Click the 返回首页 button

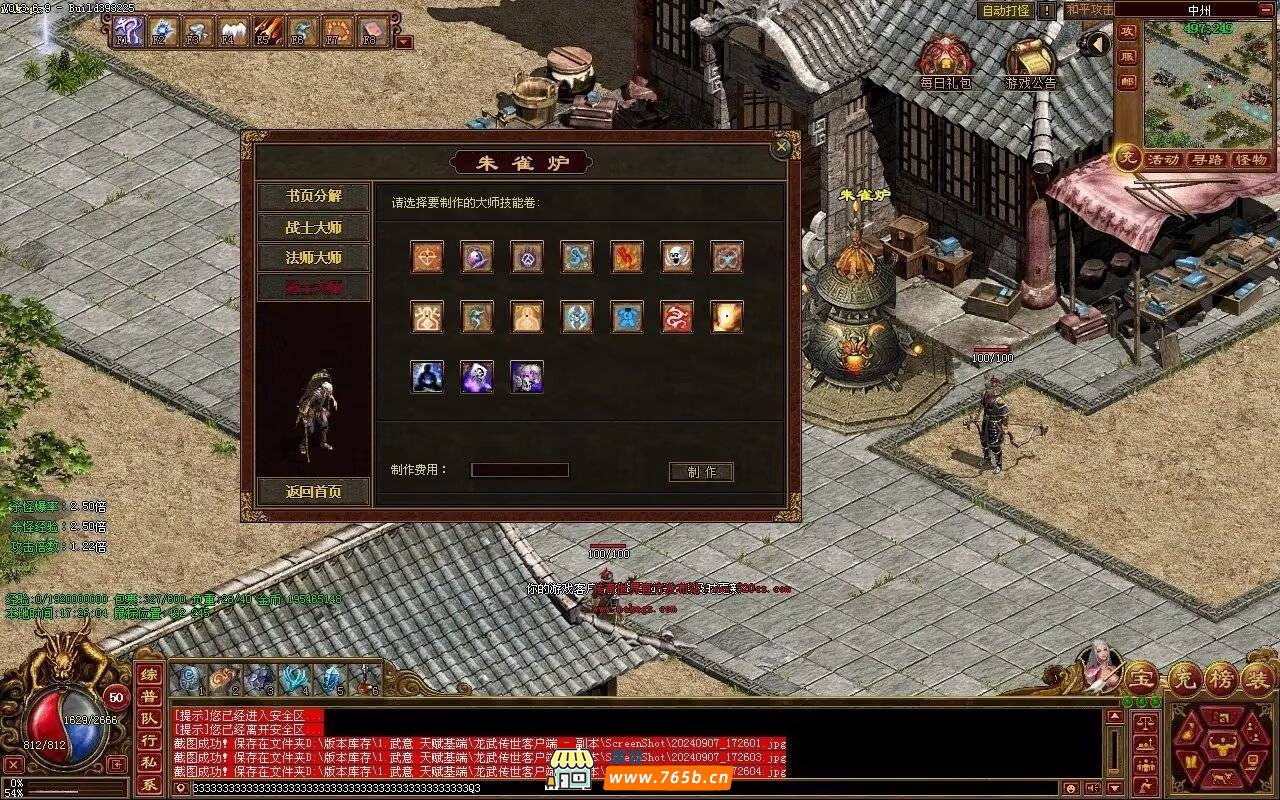click(313, 491)
